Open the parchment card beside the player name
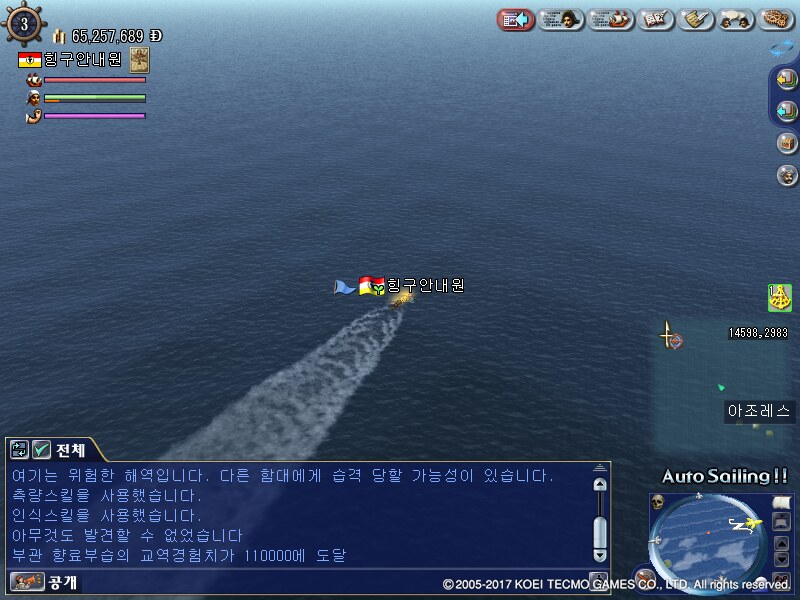The height and width of the screenshot is (600, 800). click(139, 59)
